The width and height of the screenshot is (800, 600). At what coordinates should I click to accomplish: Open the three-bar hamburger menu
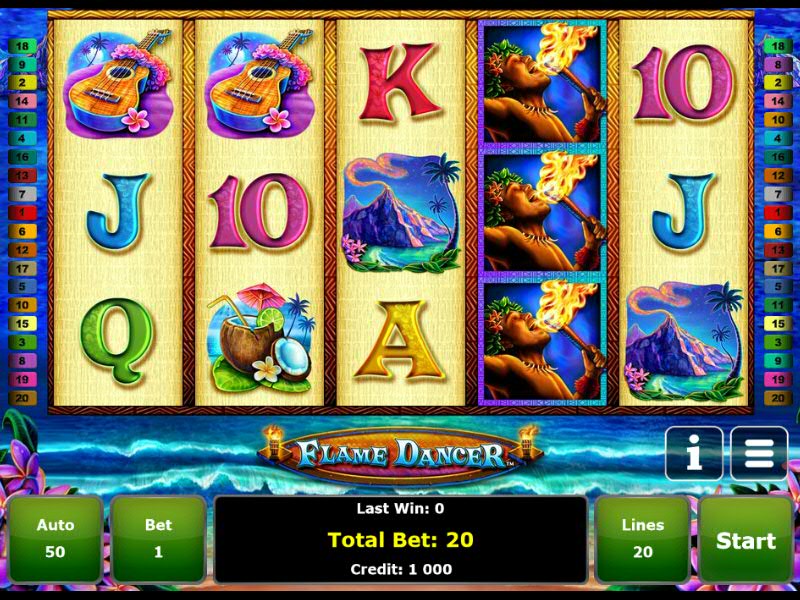(759, 455)
